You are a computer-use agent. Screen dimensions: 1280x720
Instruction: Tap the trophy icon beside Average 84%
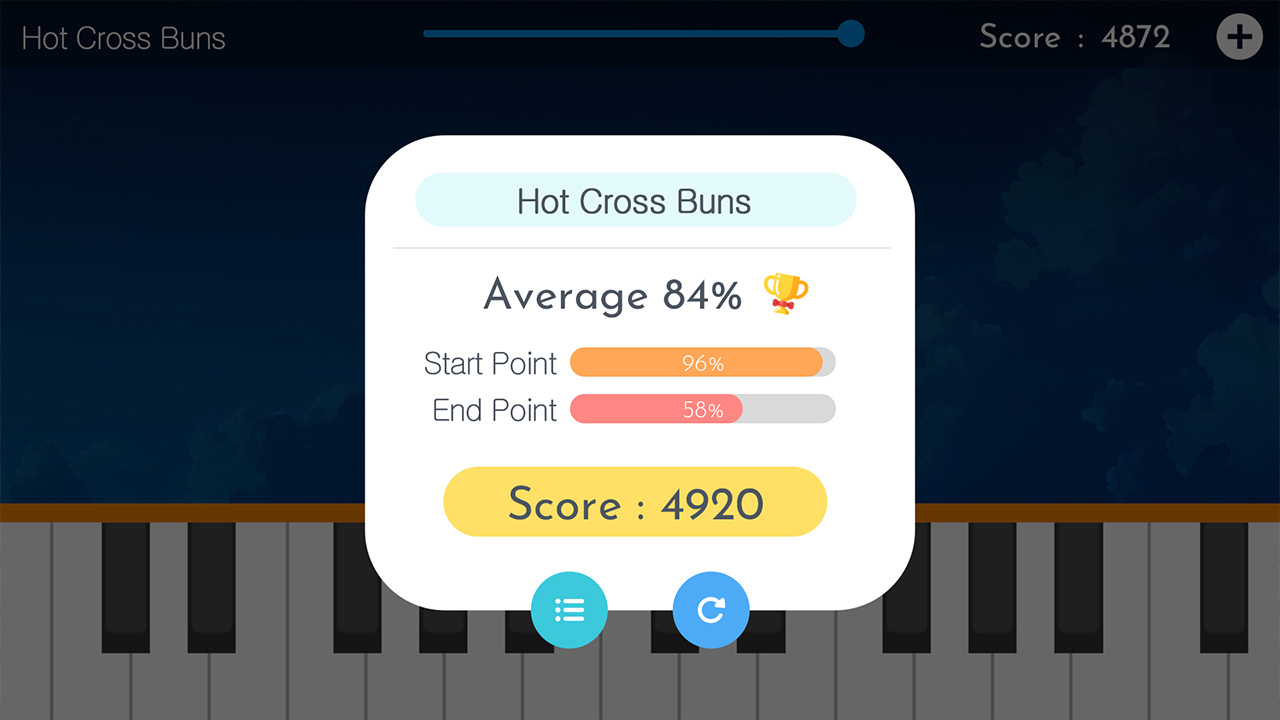(x=785, y=294)
